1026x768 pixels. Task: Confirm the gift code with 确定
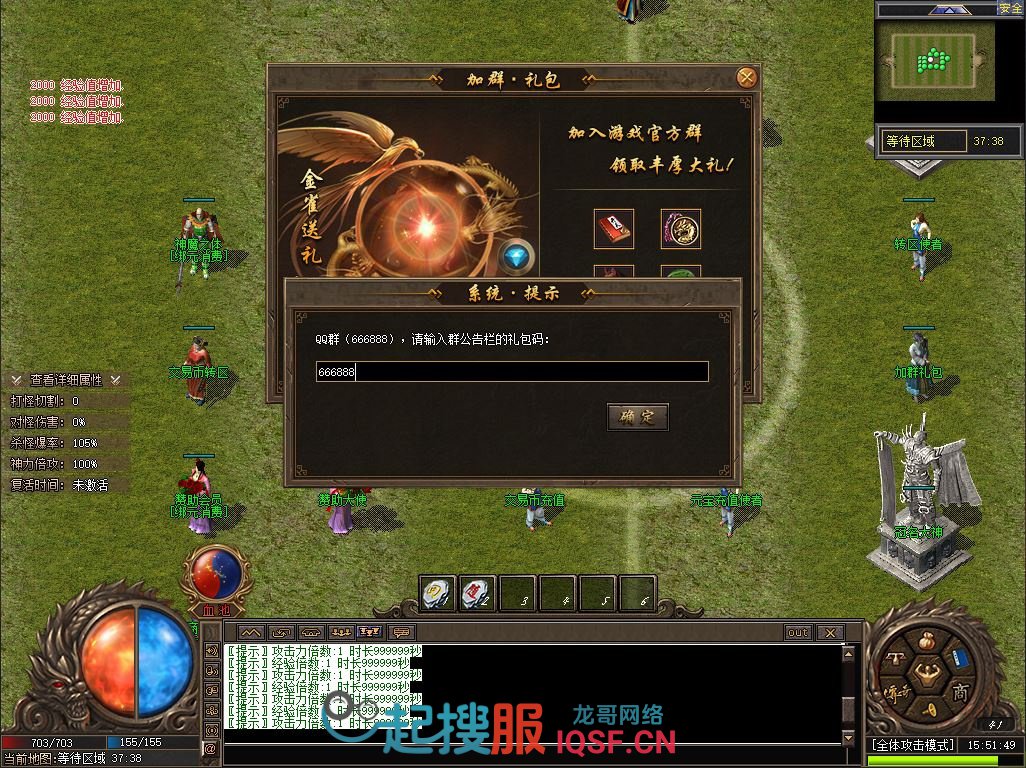click(637, 417)
